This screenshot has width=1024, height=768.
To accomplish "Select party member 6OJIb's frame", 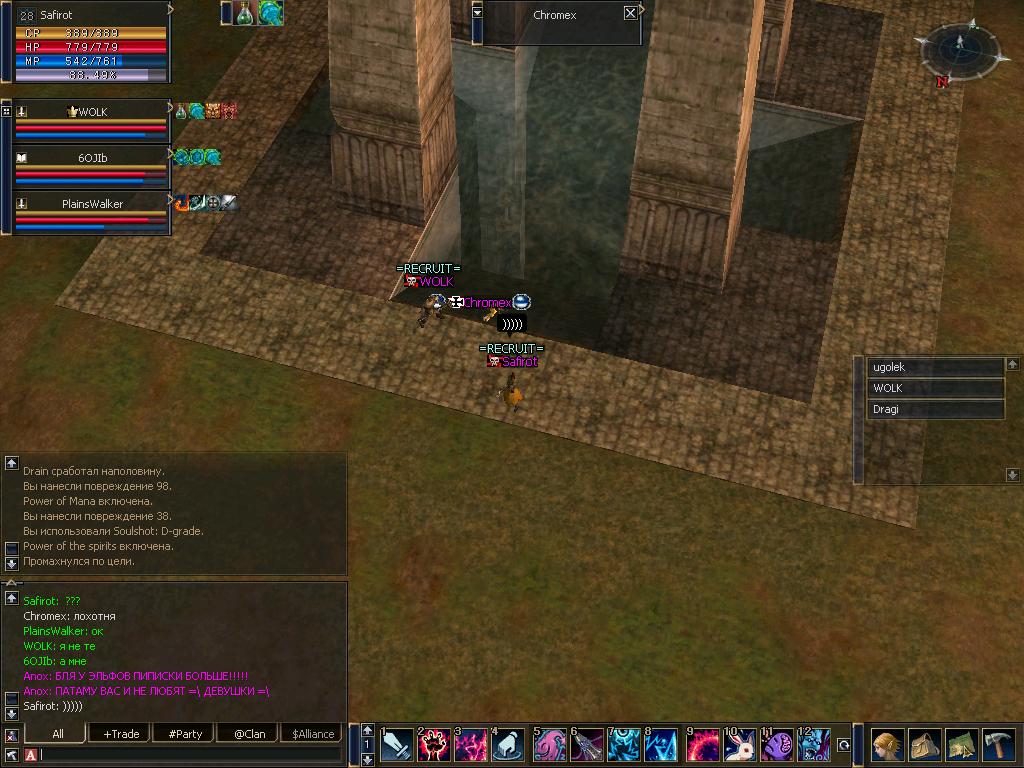I will click(x=92, y=158).
